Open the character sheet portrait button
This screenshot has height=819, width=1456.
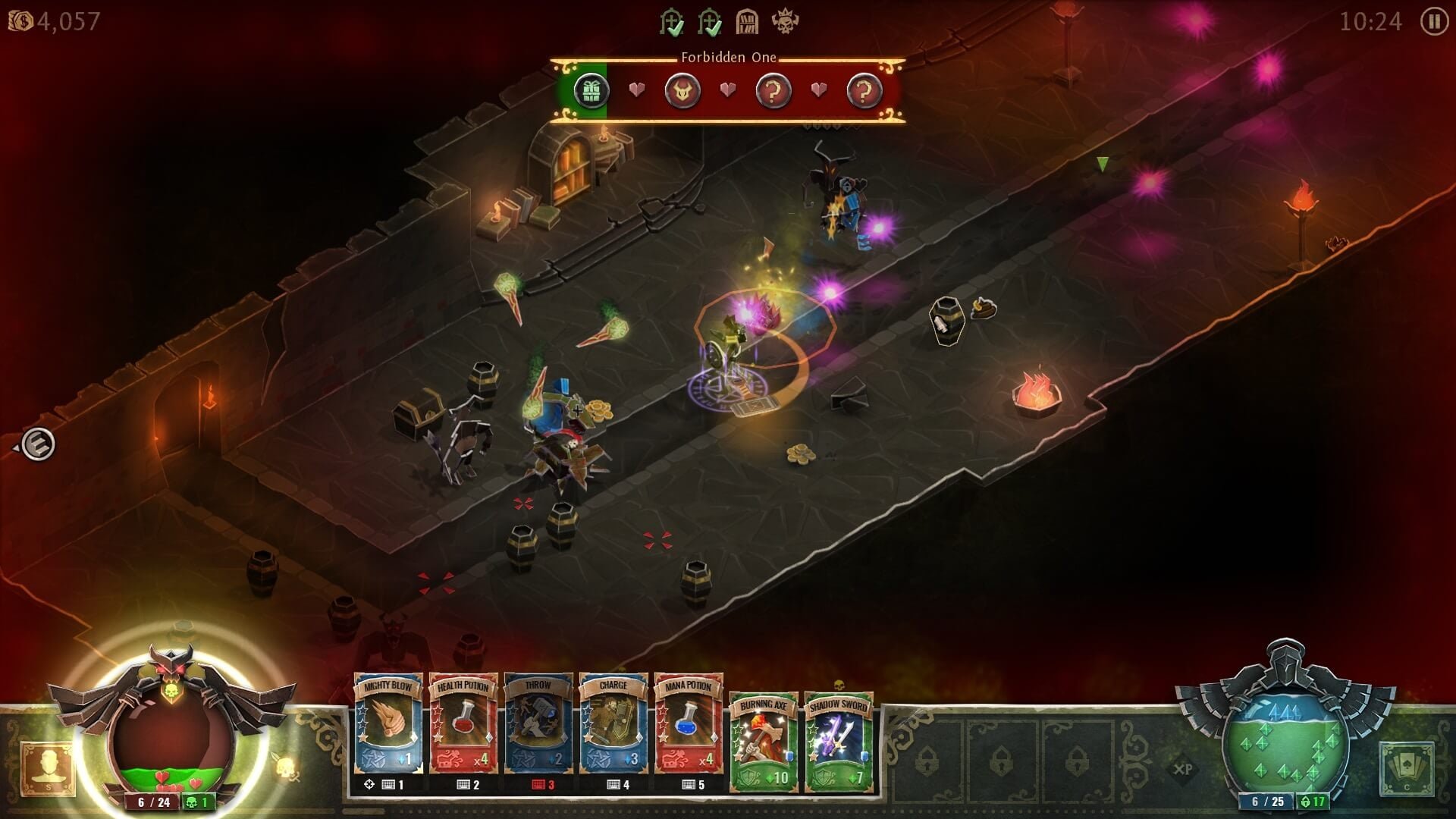click(47, 767)
